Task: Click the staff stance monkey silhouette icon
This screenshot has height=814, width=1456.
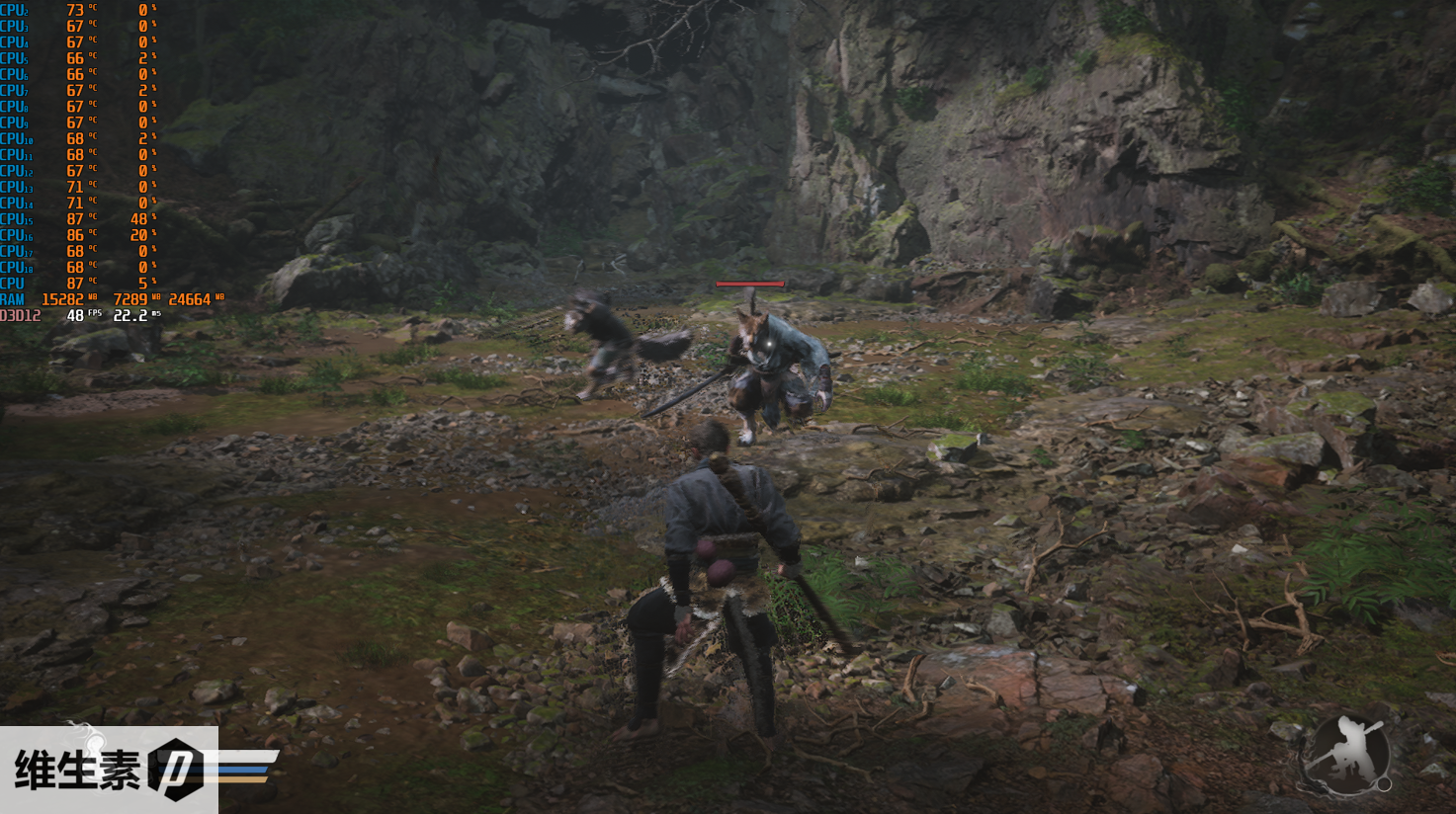Action: (1344, 756)
